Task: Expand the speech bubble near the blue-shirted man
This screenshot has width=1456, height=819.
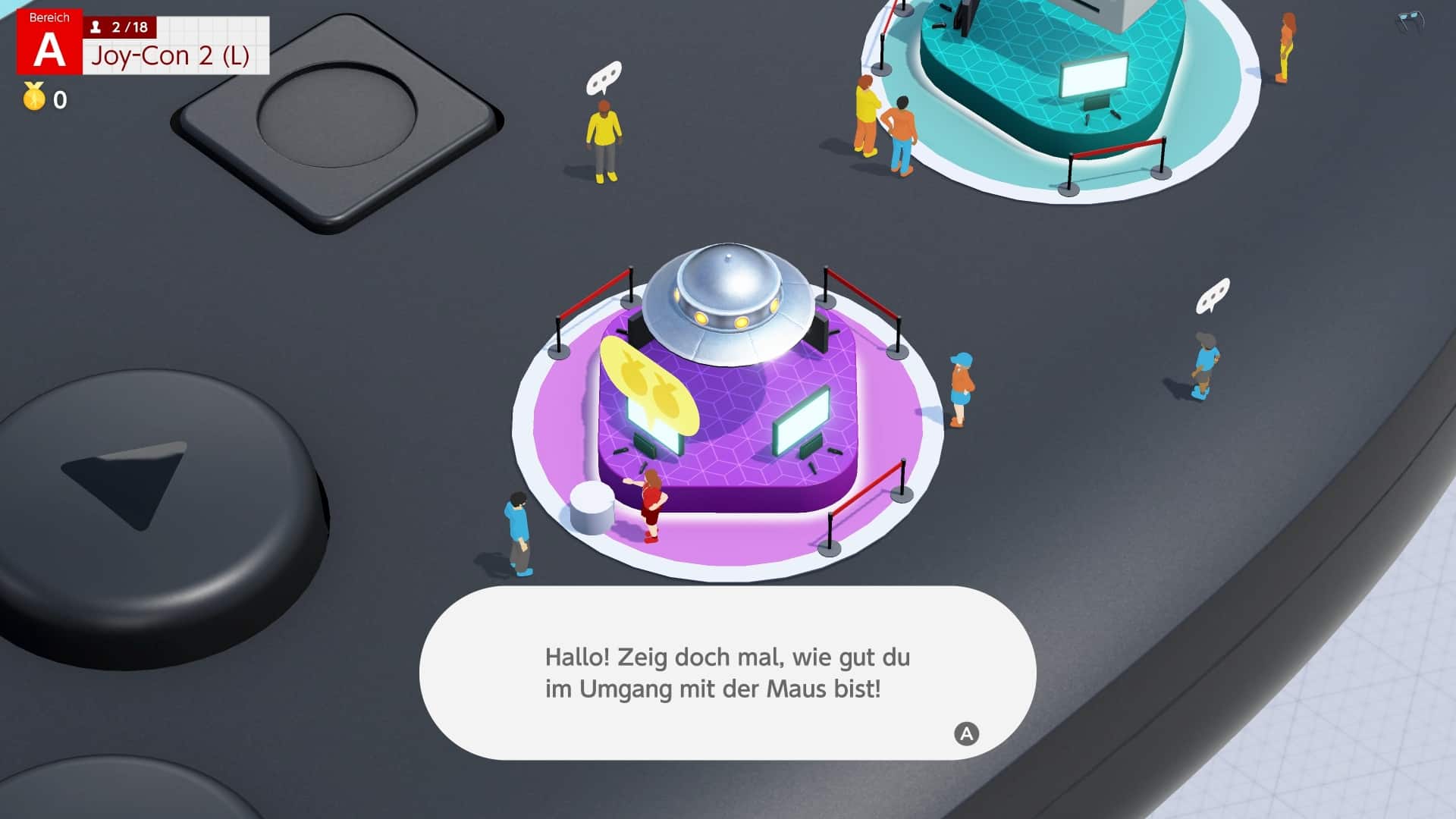Action: [1213, 296]
